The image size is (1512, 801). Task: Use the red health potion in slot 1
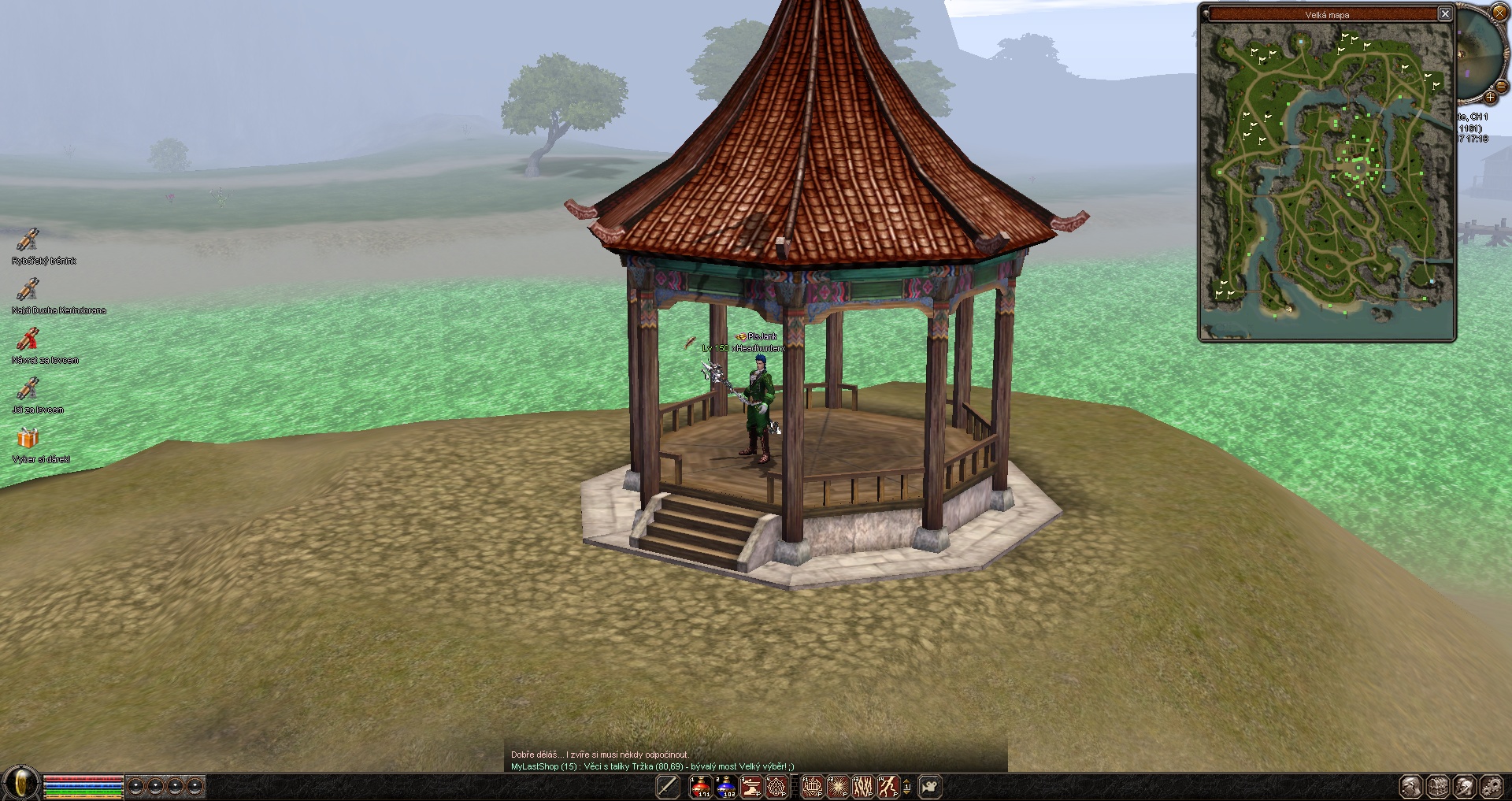[700, 786]
